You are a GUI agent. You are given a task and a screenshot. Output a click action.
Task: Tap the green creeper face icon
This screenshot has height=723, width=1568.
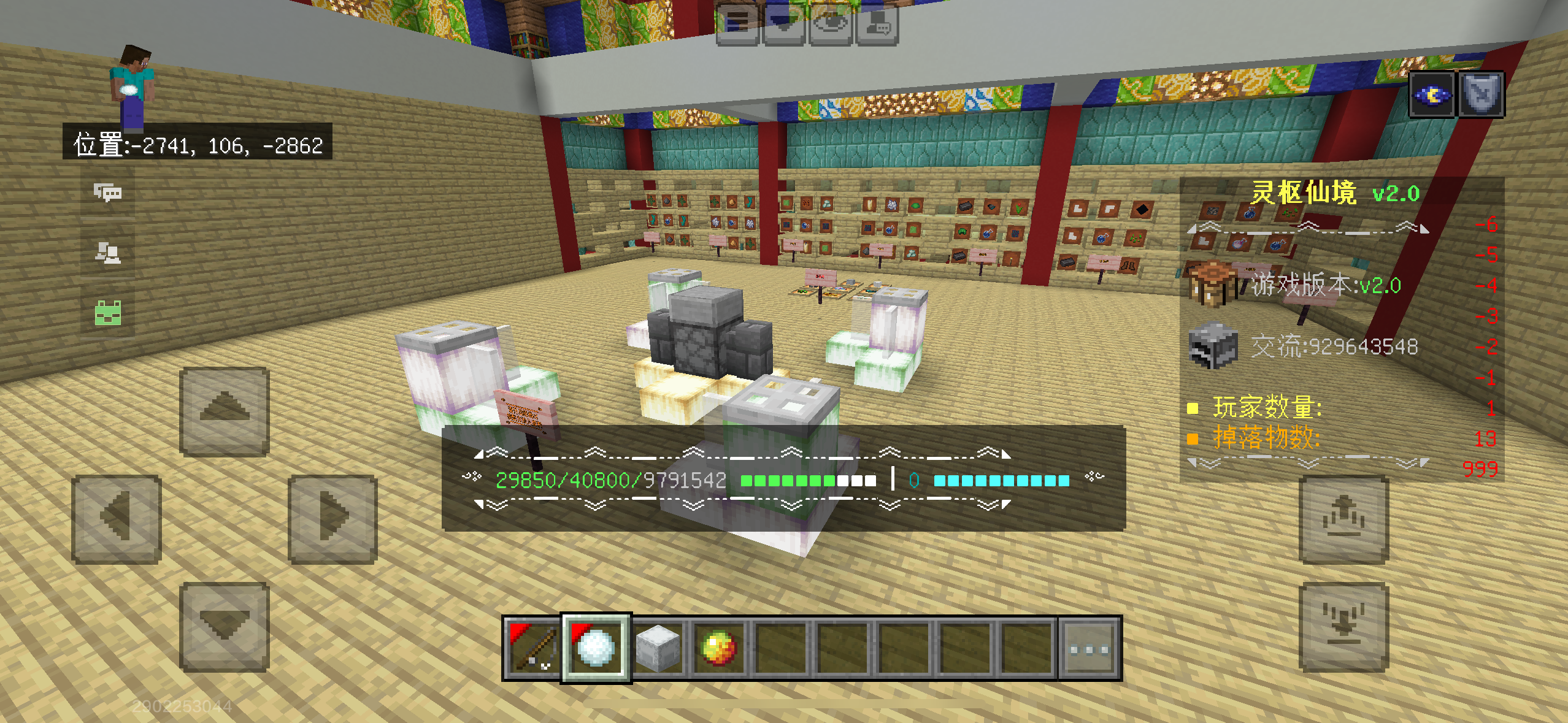[108, 313]
